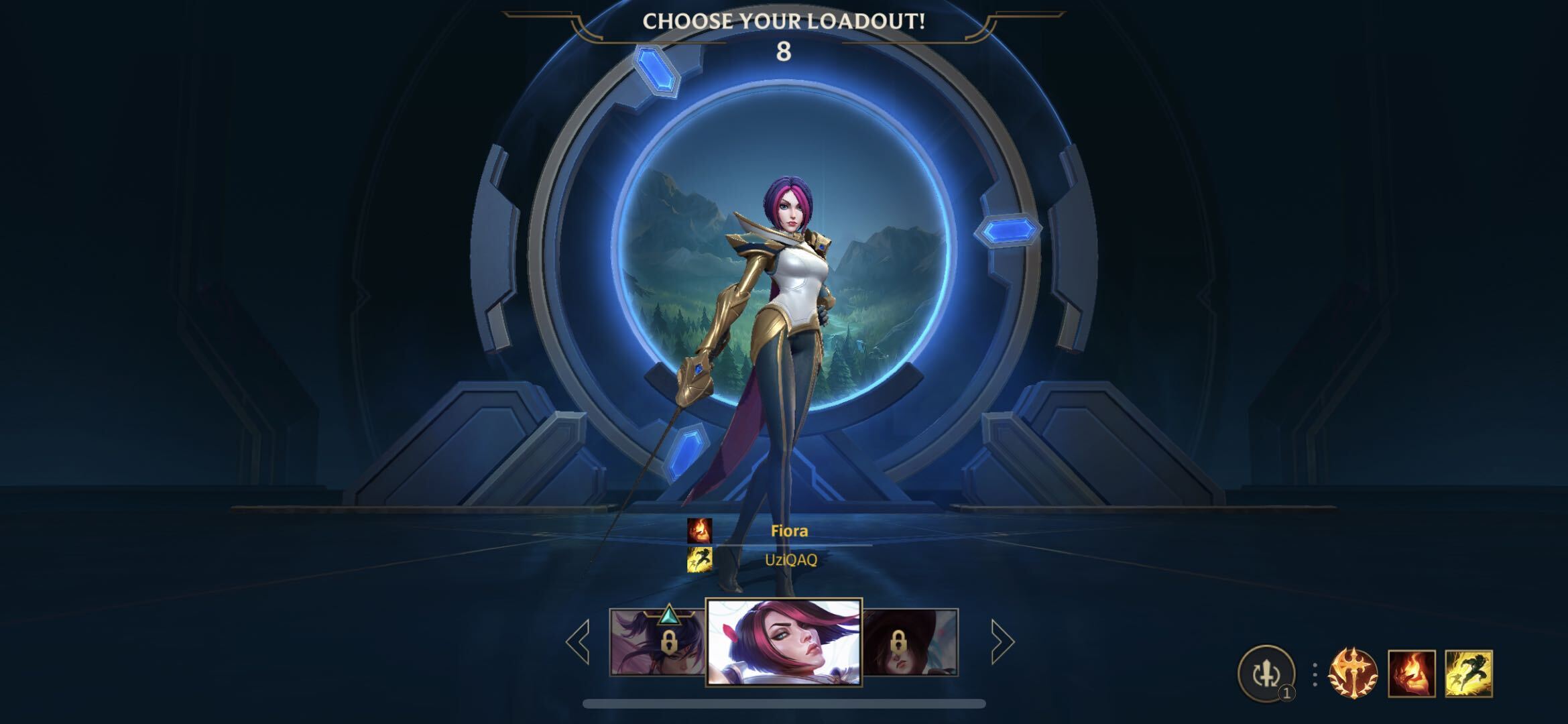
Task: Change the Ignite spell slot beside the Conqueror rune
Action: point(1411,673)
